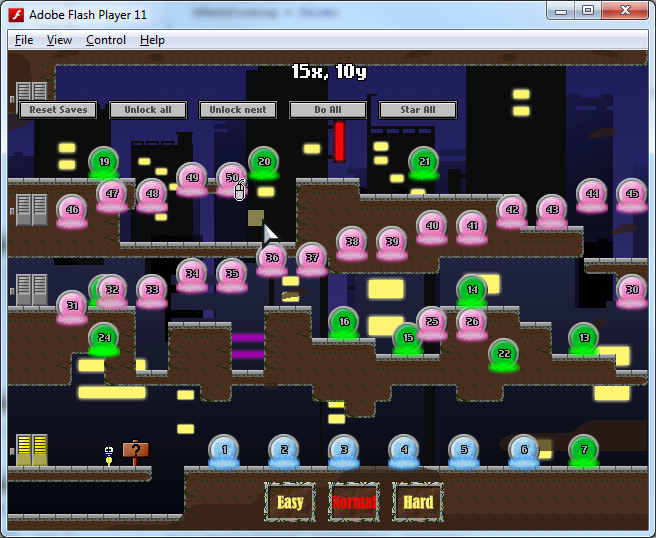Enter level 20 green bubble

[263, 162]
